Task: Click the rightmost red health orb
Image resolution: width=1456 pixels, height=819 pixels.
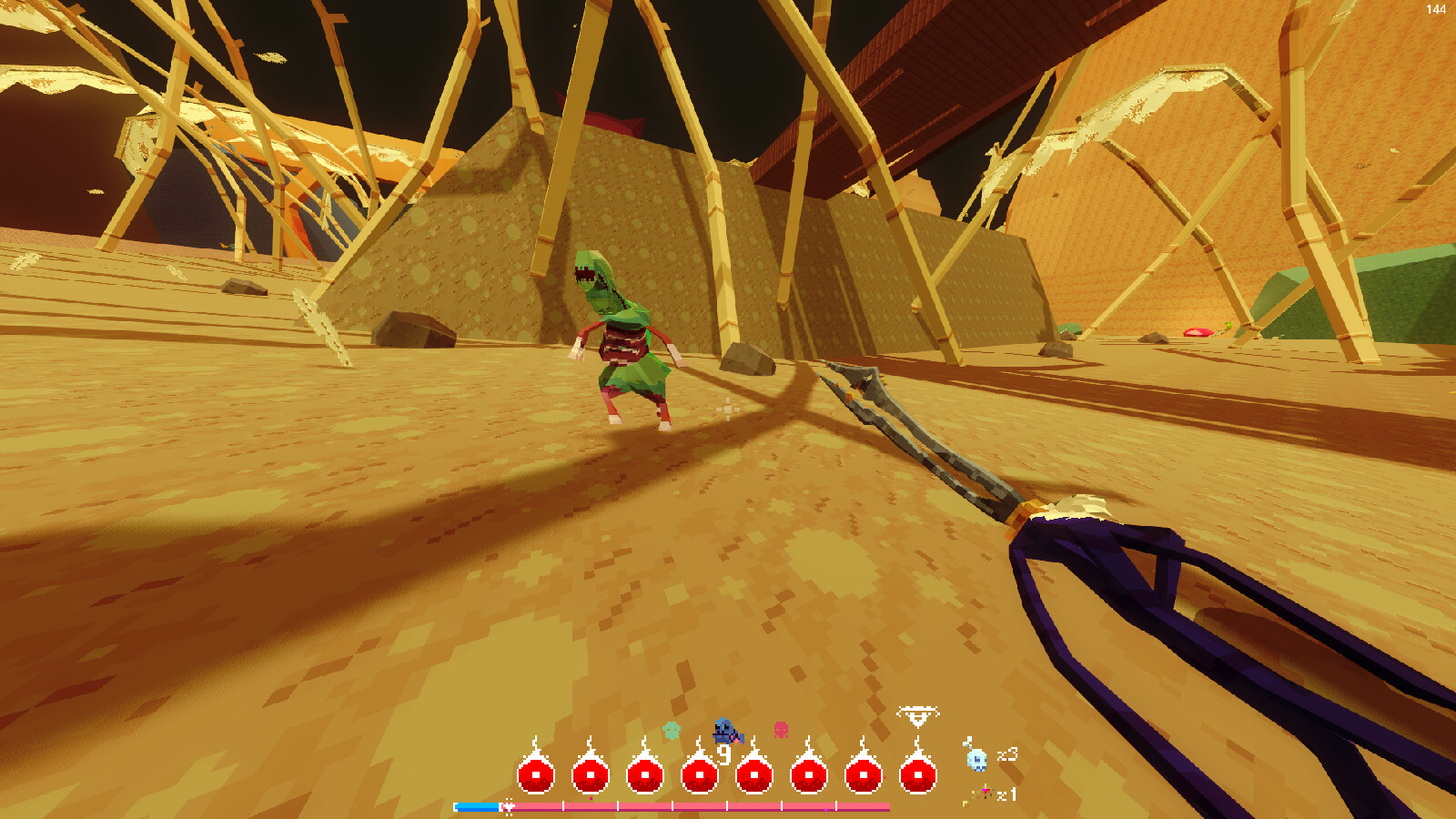Action: [x=918, y=775]
